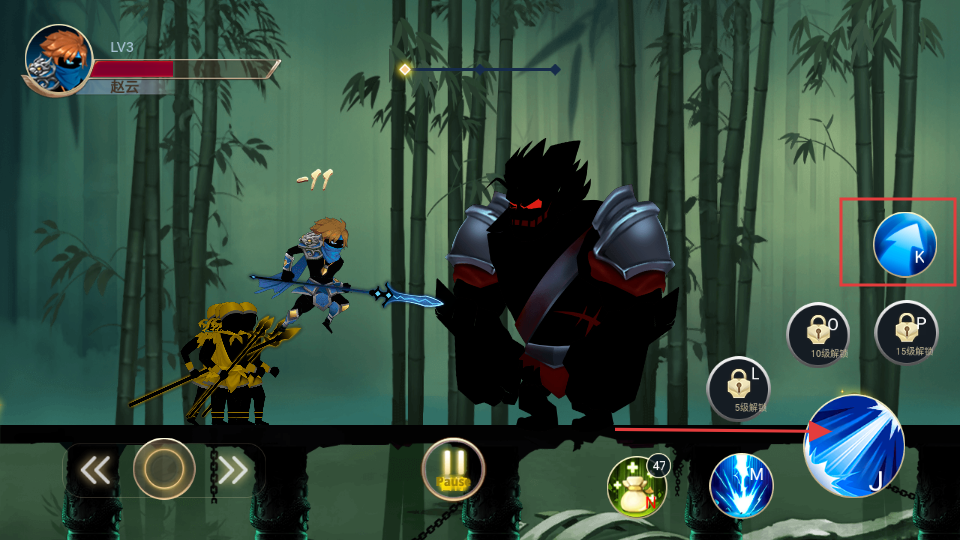Move right with the double-arrow button
The image size is (960, 540).
pyautogui.click(x=232, y=470)
